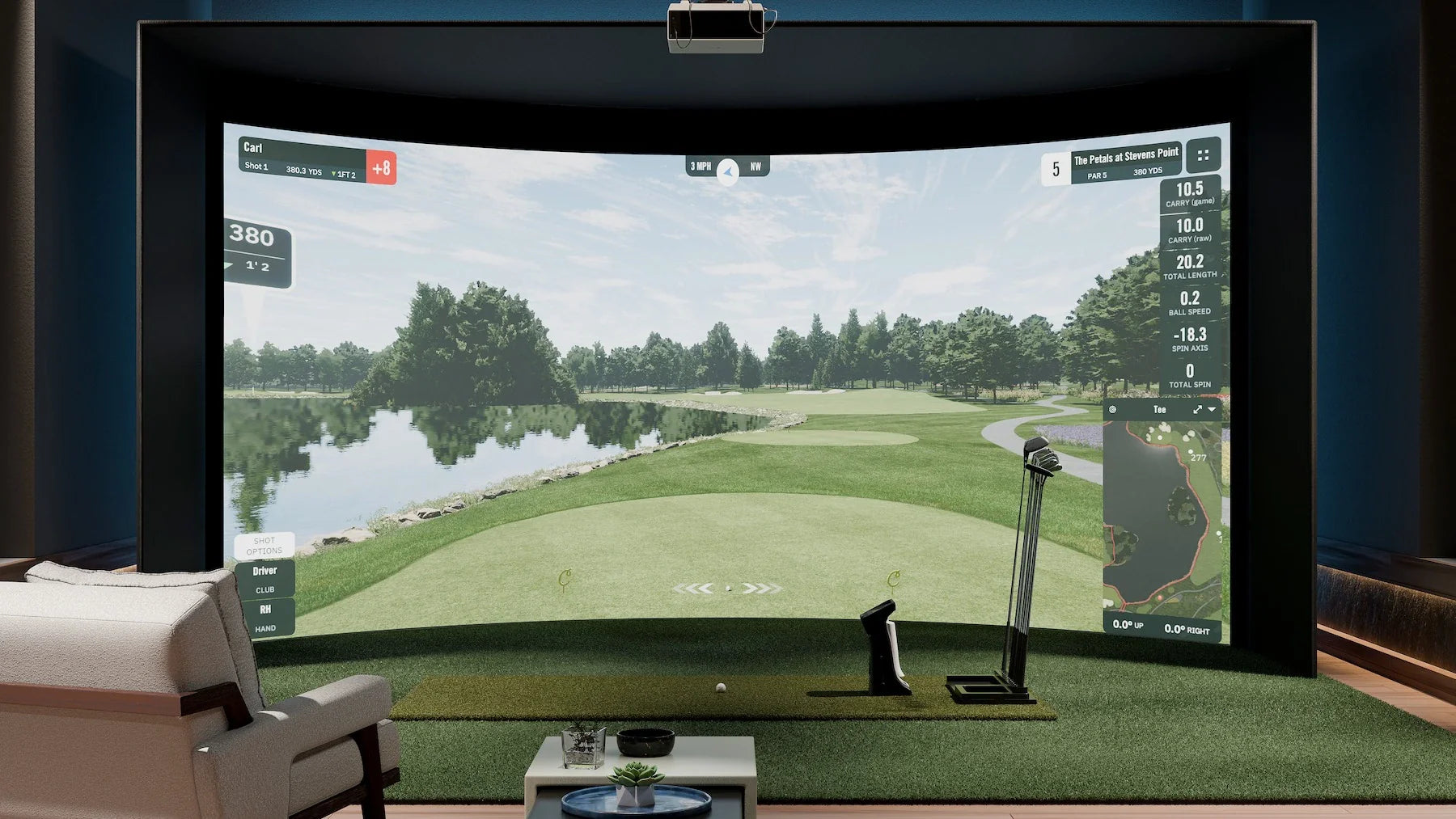
Task: Expand the minimap with the fullscreen arrows icon
Action: pyautogui.click(x=1198, y=410)
